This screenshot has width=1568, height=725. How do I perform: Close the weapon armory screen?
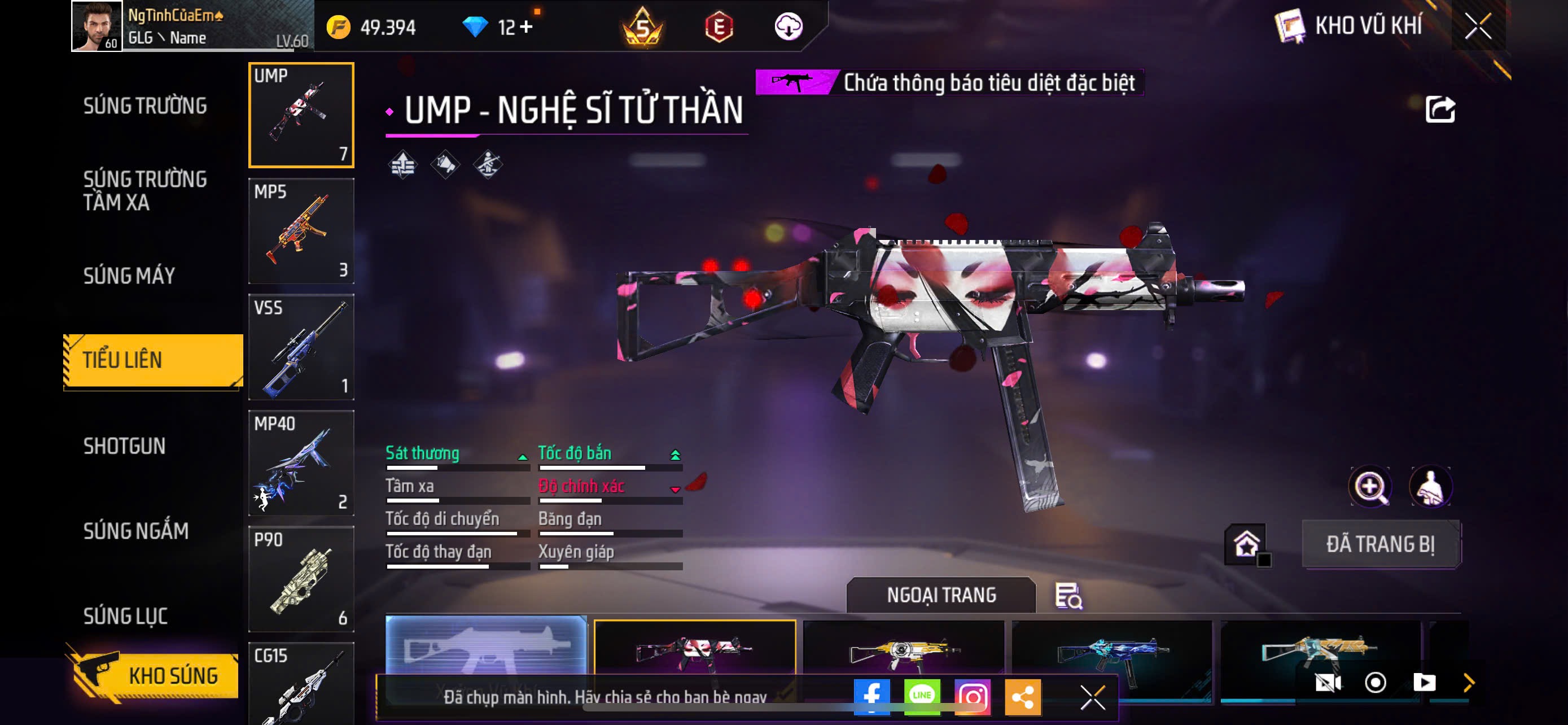1478,26
